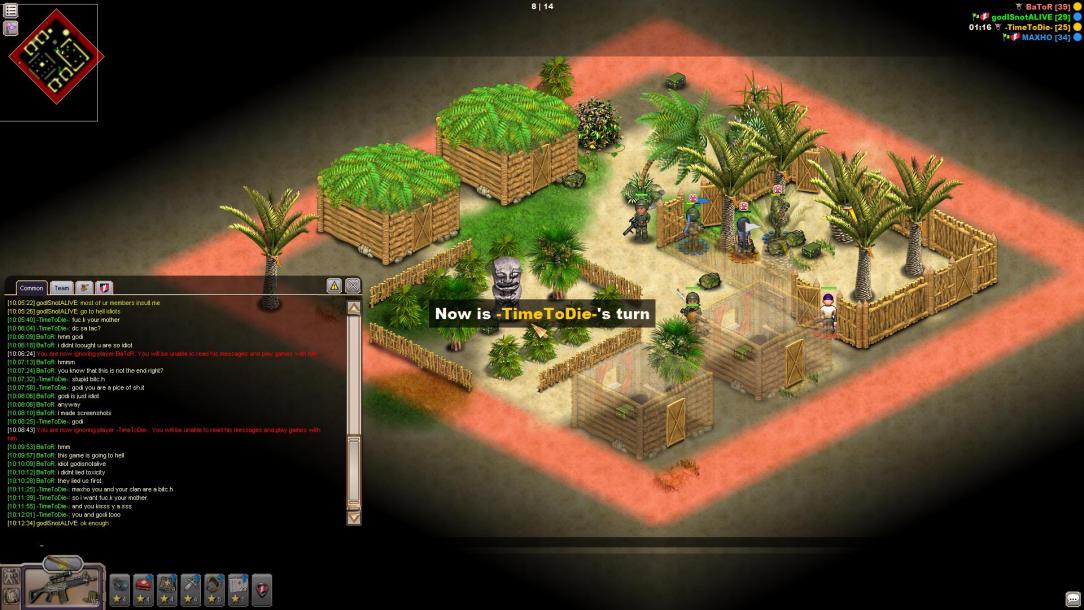Open the red-and-white shield chat tab
1084x610 pixels.
(x=104, y=288)
